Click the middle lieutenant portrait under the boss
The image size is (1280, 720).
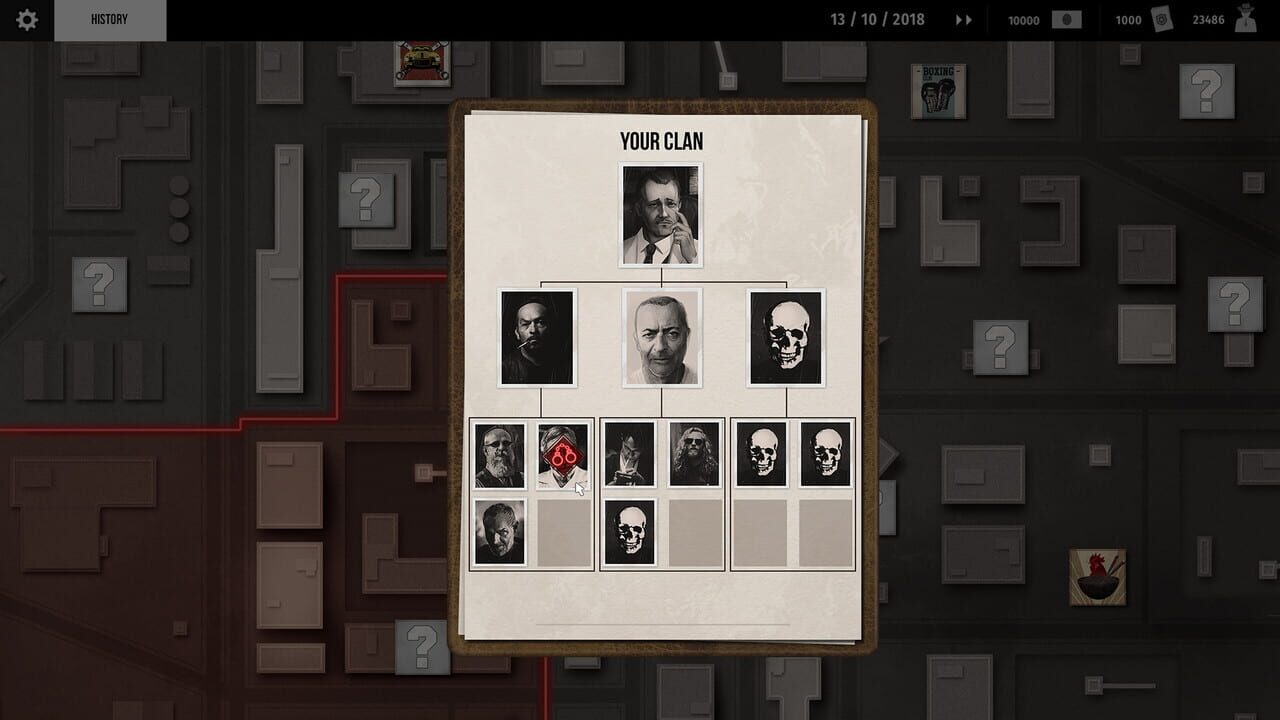pos(662,336)
